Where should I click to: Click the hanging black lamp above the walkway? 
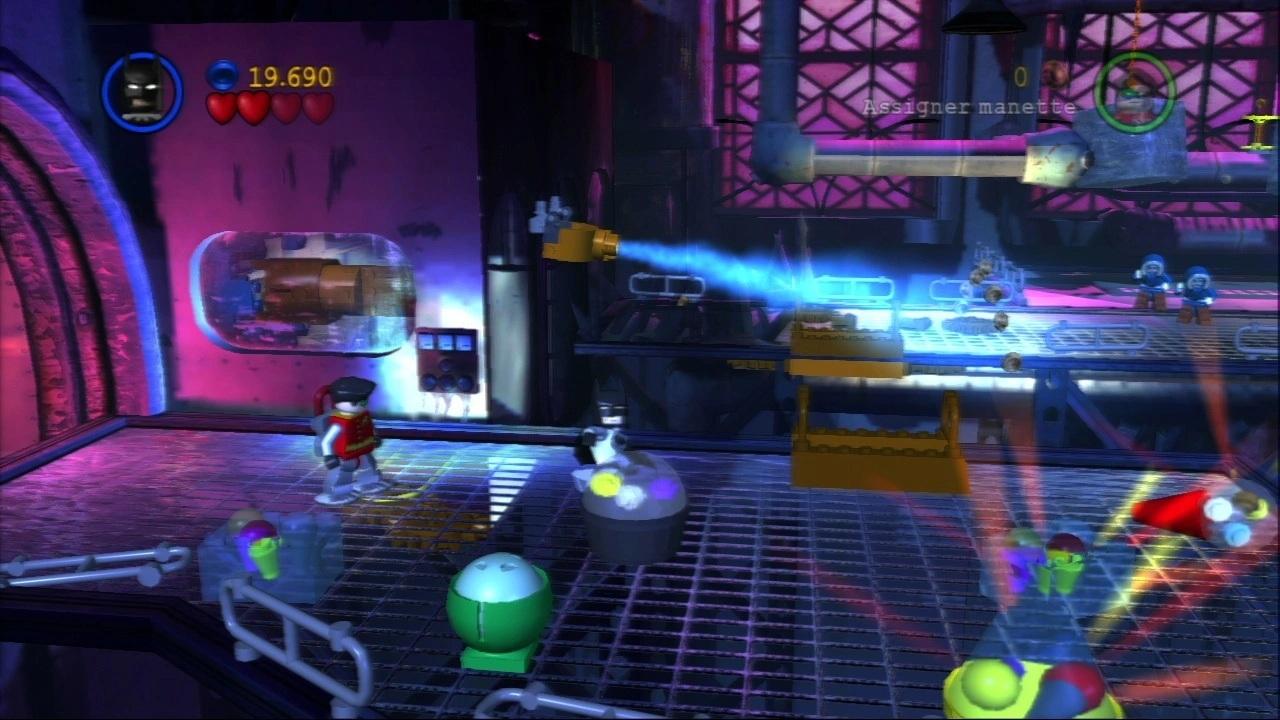click(x=985, y=18)
